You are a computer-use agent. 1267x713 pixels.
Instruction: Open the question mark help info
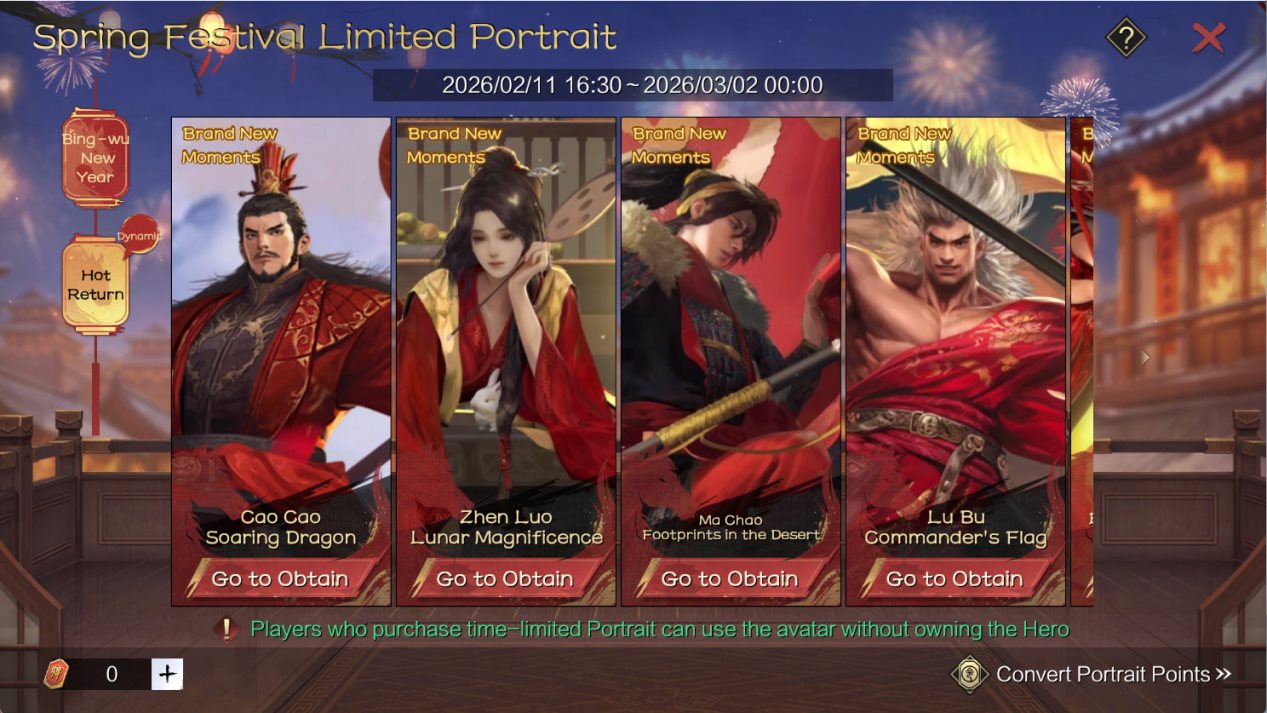coord(1126,39)
